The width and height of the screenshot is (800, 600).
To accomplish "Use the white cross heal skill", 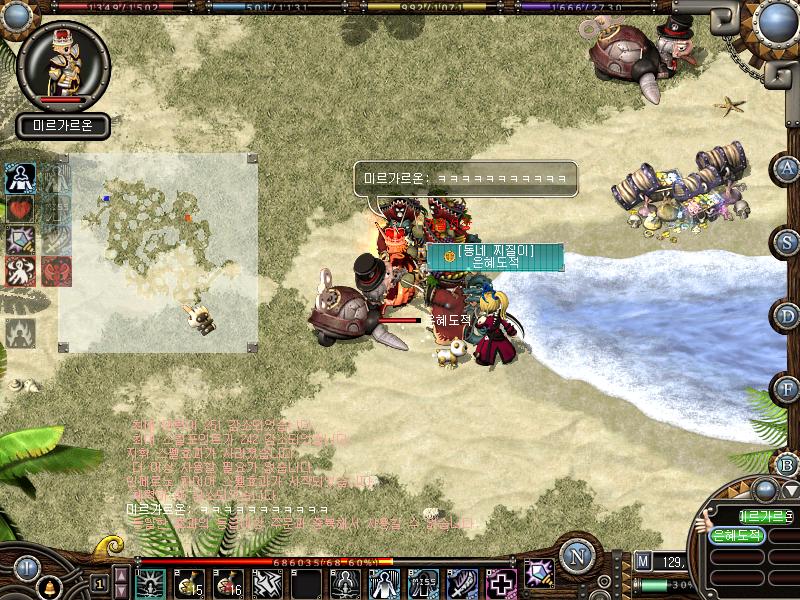I will (502, 583).
